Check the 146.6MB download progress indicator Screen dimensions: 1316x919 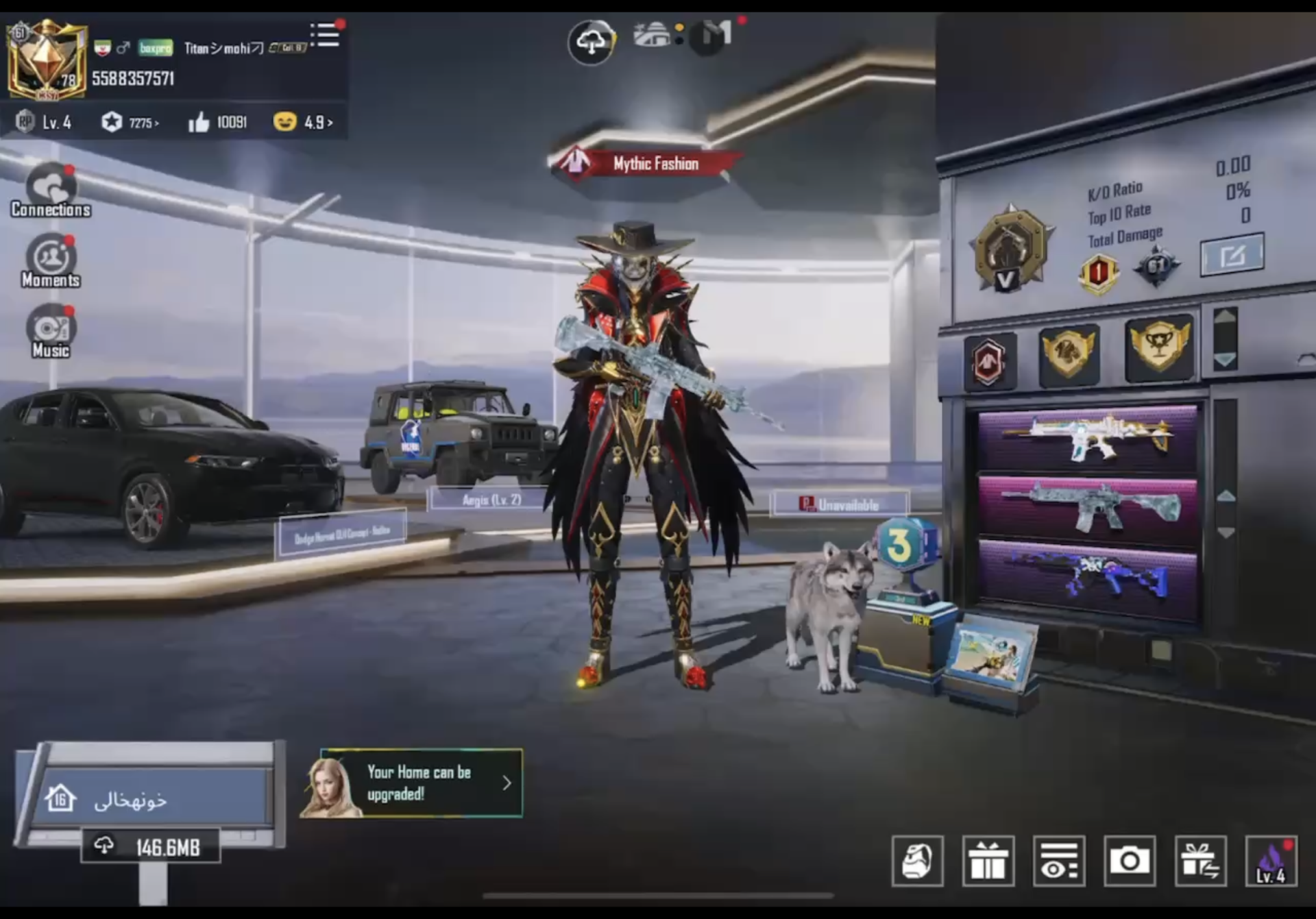149,847
